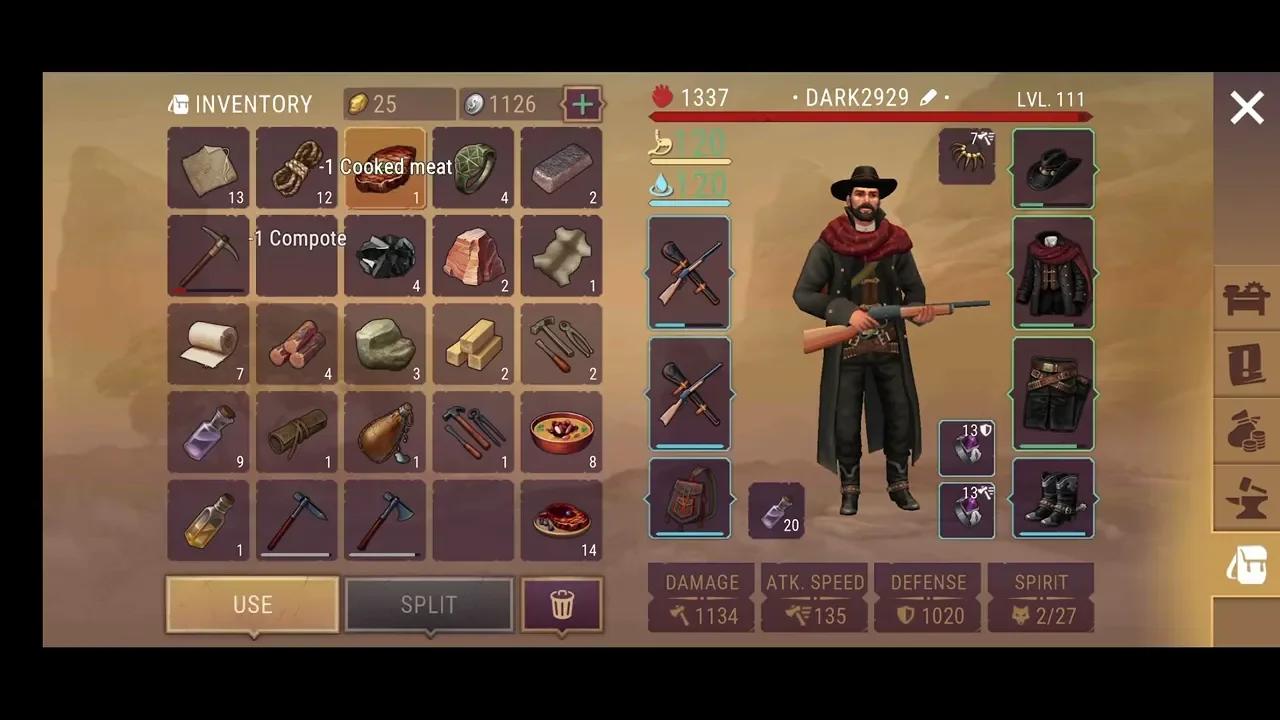Open the equipped backpack slot
The width and height of the screenshot is (1280, 720).
point(689,498)
